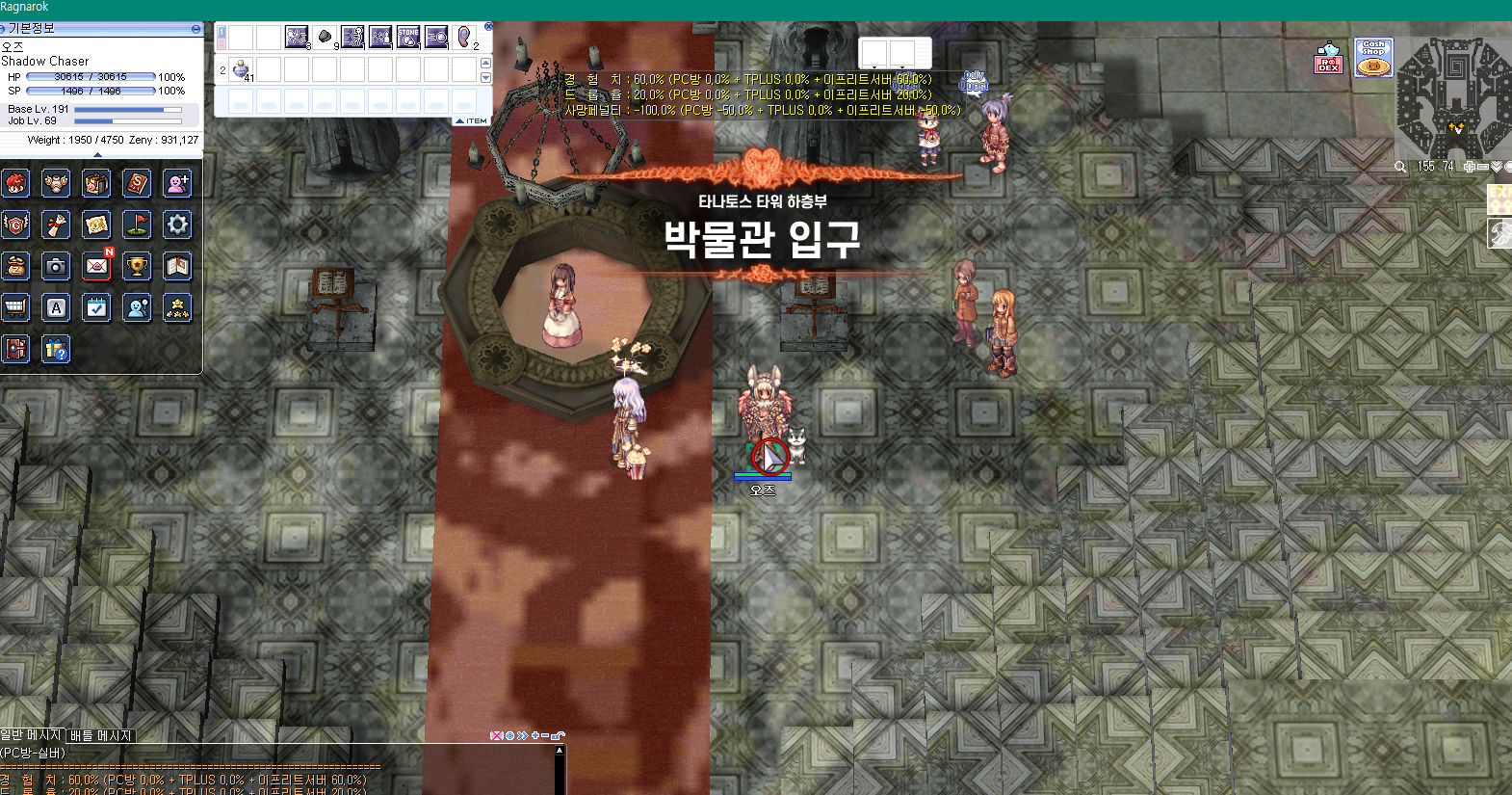Open the skill book icon marked S
The width and height of the screenshot is (1512, 795).
136,183
